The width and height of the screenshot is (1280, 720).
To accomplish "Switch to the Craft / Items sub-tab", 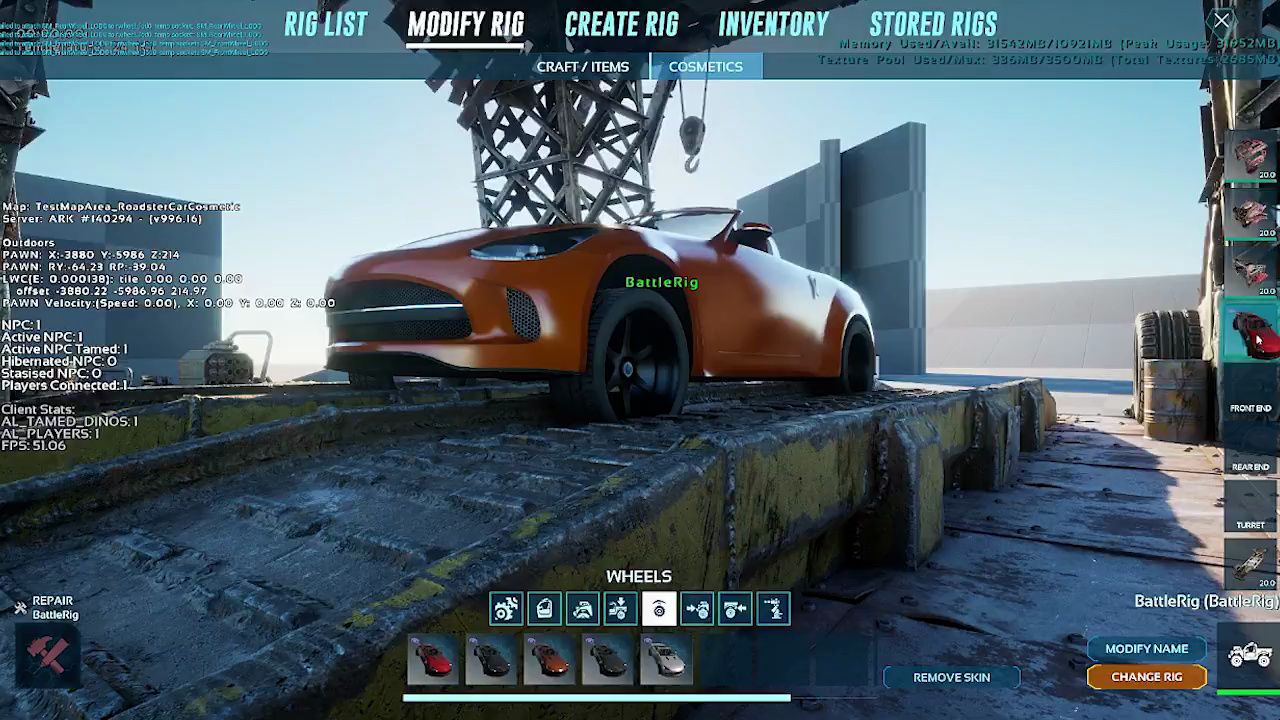I will point(582,67).
